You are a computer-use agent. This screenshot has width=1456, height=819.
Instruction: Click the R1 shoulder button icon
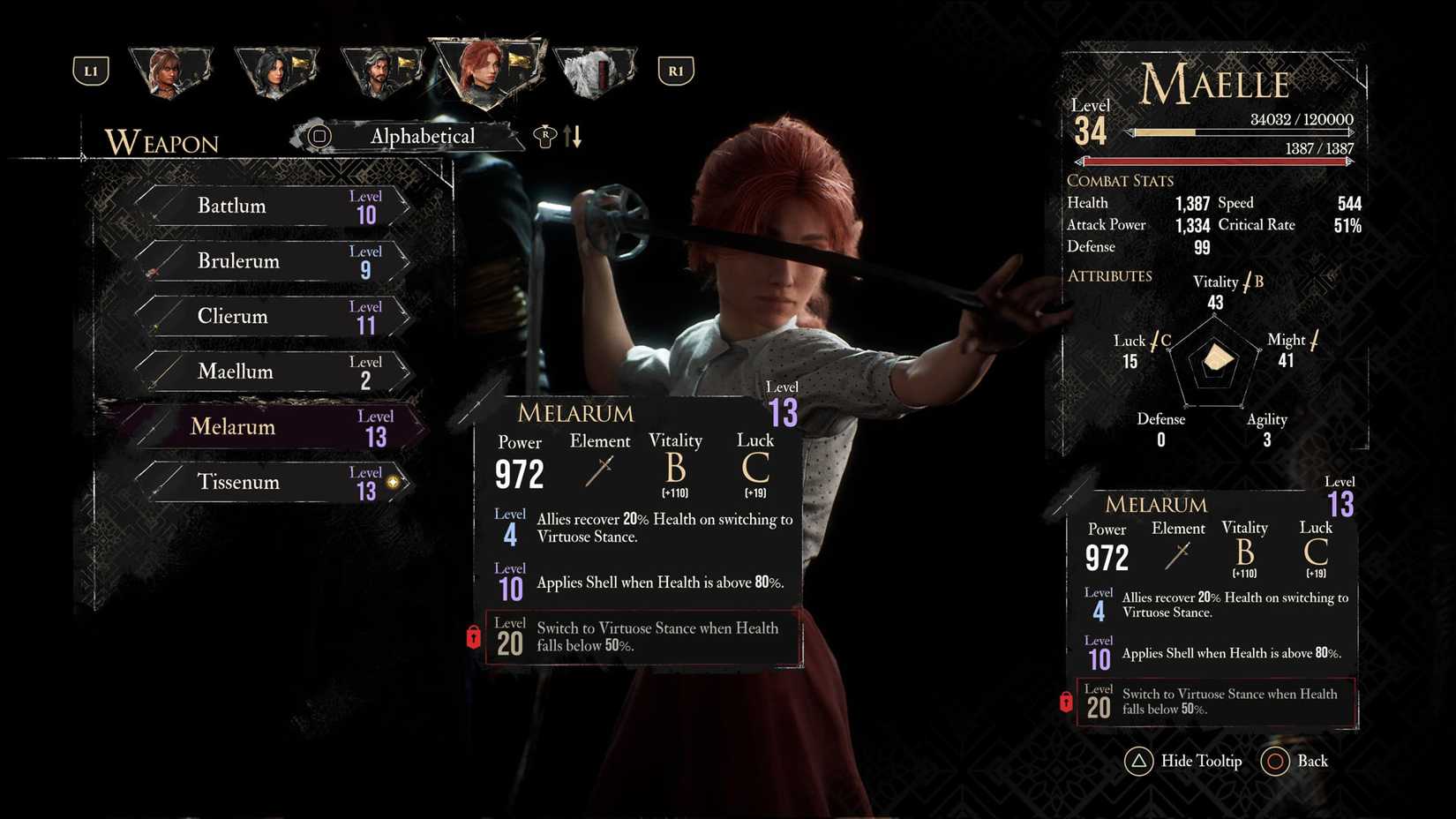(676, 71)
